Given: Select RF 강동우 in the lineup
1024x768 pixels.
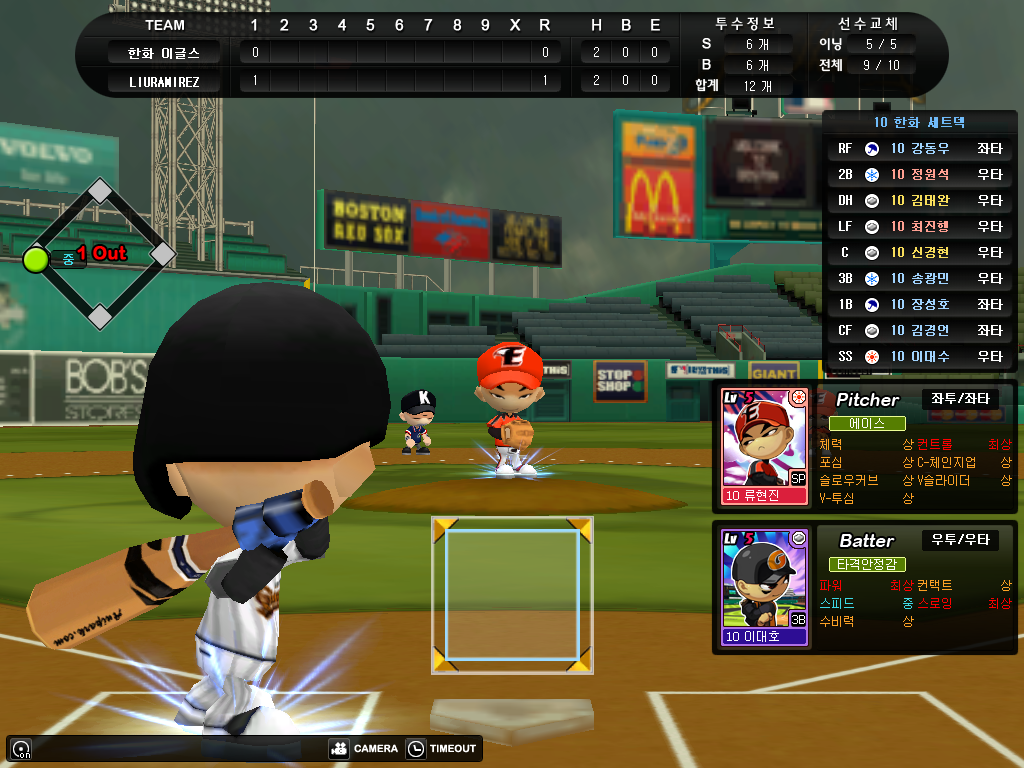Looking at the screenshot, I should pyautogui.click(x=920, y=149).
